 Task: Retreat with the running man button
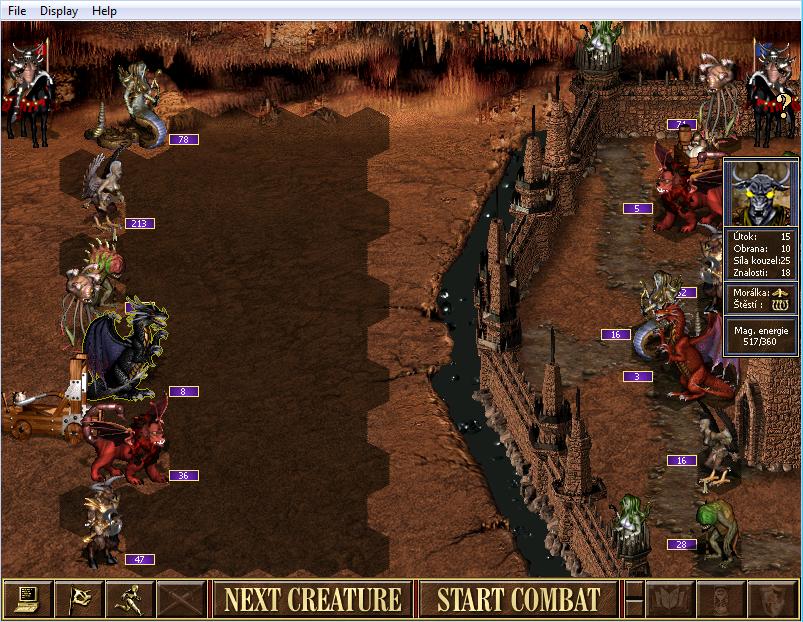tap(130, 599)
